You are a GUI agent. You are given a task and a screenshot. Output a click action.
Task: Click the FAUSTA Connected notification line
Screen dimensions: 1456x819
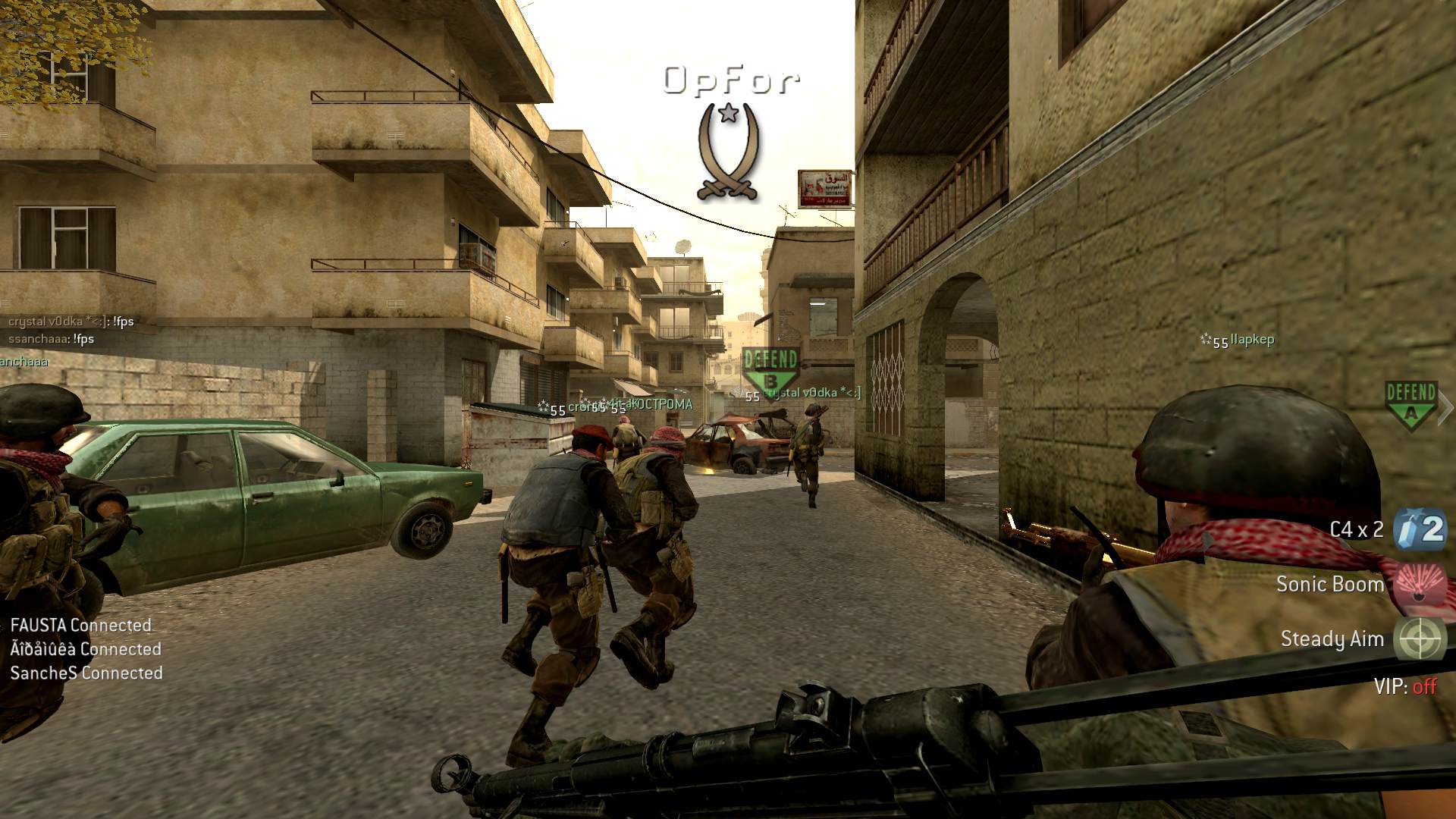pos(81,626)
